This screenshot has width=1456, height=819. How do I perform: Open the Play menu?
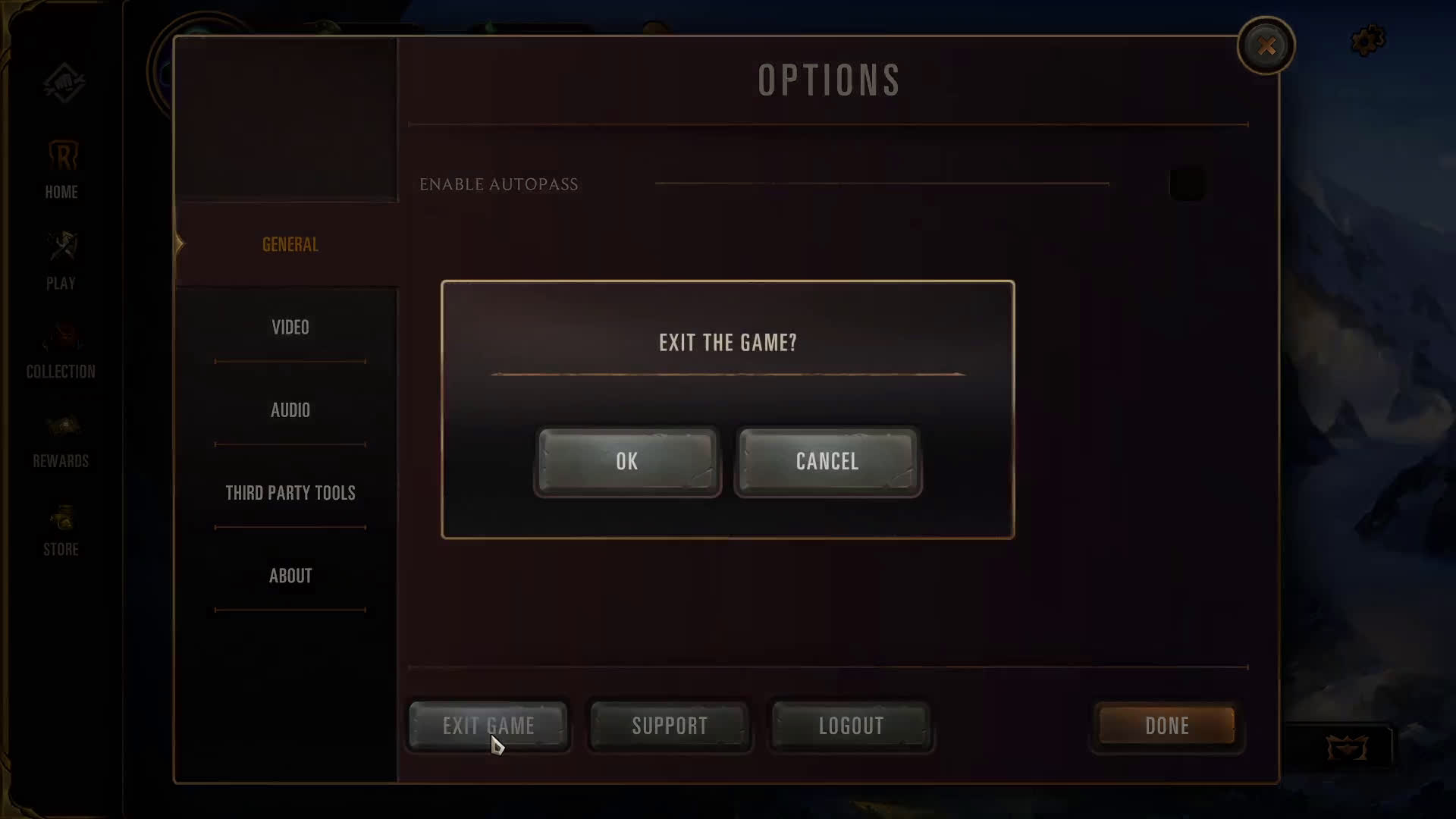pos(61,261)
